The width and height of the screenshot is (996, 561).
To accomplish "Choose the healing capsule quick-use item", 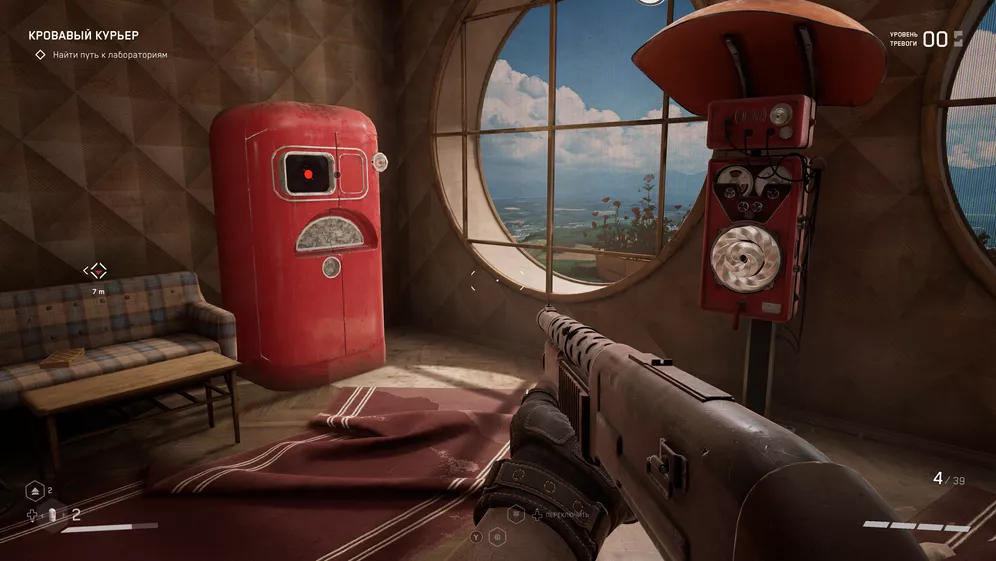I will [52, 515].
